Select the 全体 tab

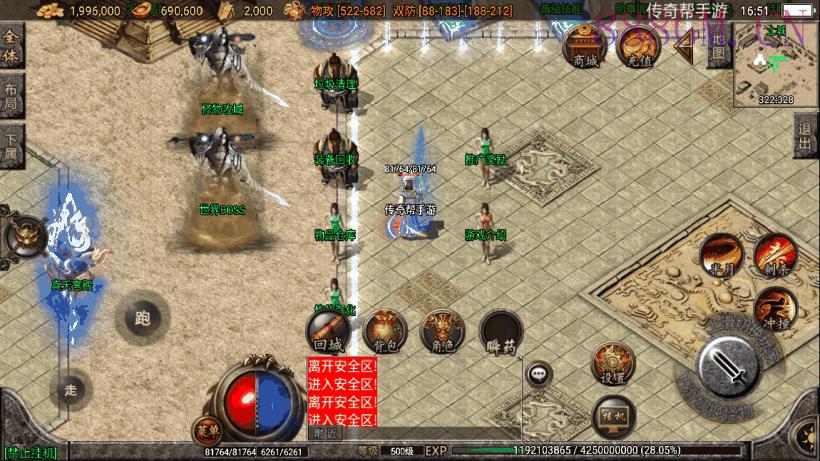point(11,46)
